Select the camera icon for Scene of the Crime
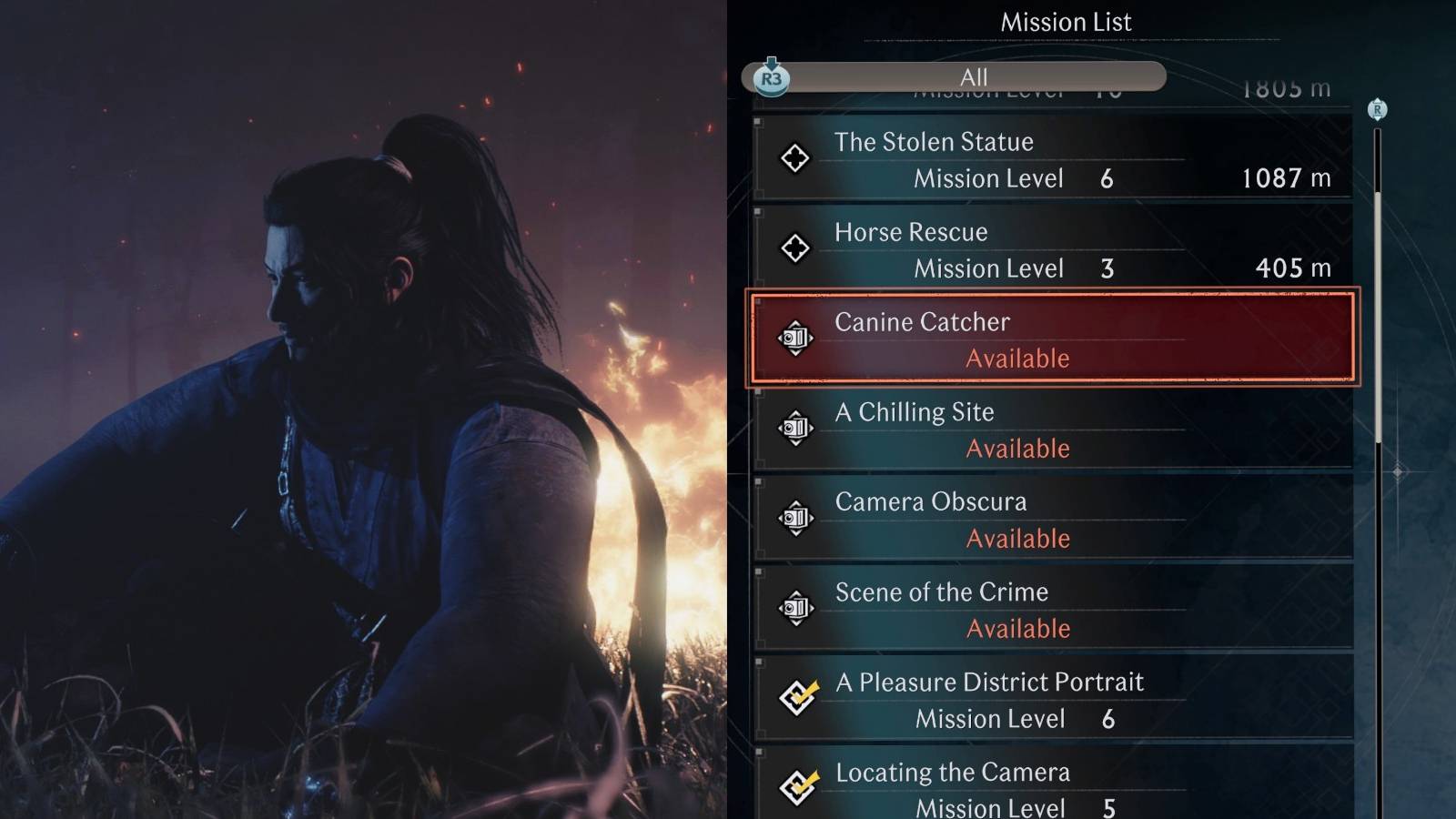 (795, 609)
